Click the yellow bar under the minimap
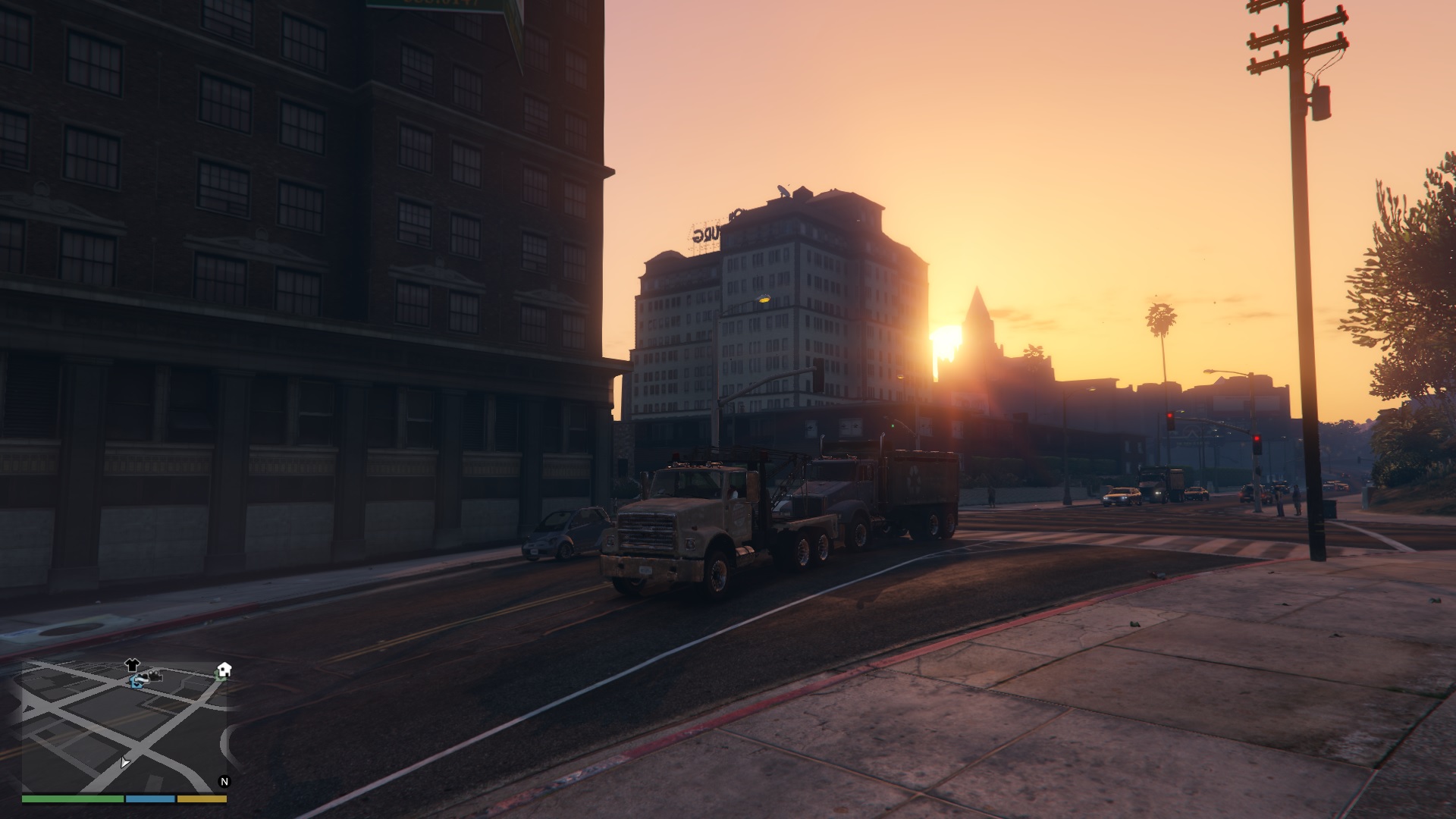The width and height of the screenshot is (1456, 819). coord(201,799)
